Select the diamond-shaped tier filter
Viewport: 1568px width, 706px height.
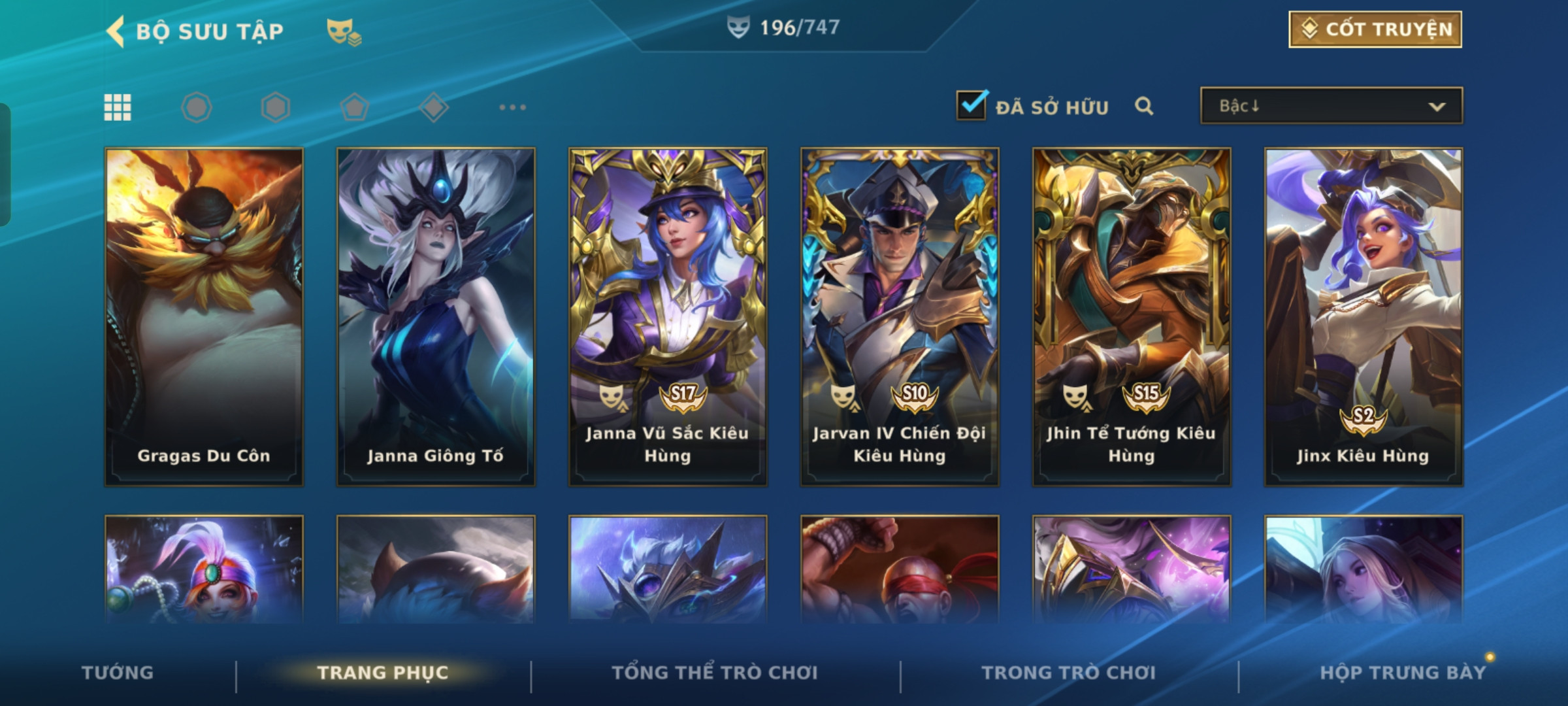click(x=433, y=107)
